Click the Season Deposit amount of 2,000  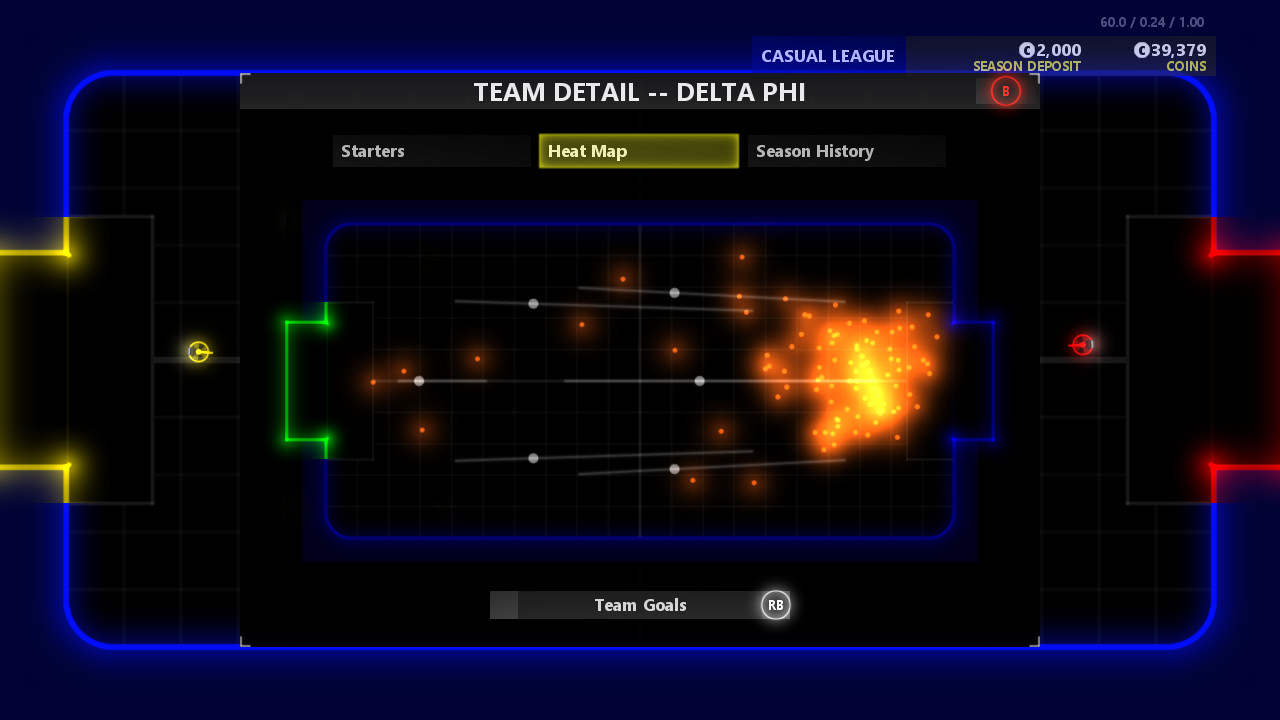[x=1058, y=49]
